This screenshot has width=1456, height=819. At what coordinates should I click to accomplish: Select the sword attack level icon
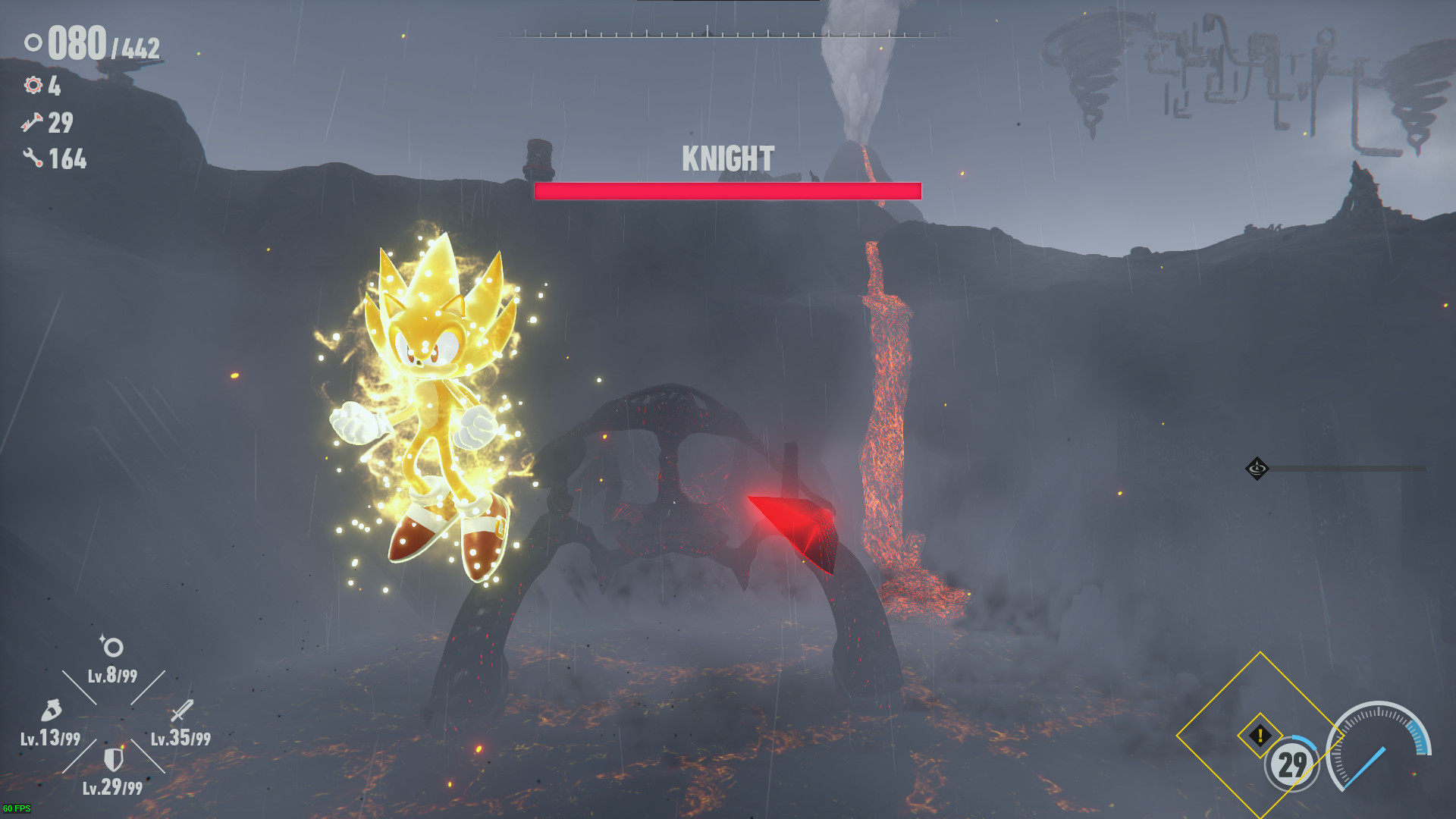pos(182,711)
